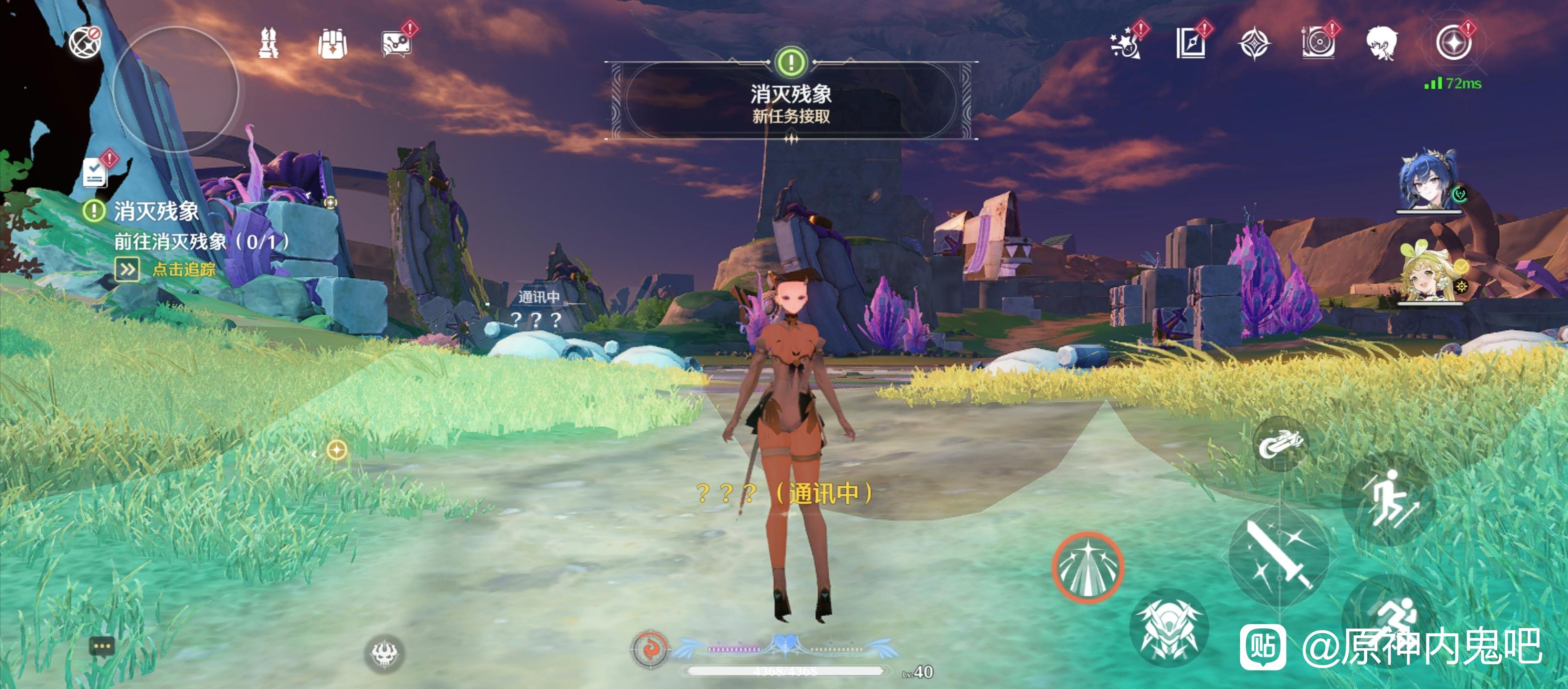Open the four-point star diamond icon
Screen dimensions: 1568x689
point(1255,44)
